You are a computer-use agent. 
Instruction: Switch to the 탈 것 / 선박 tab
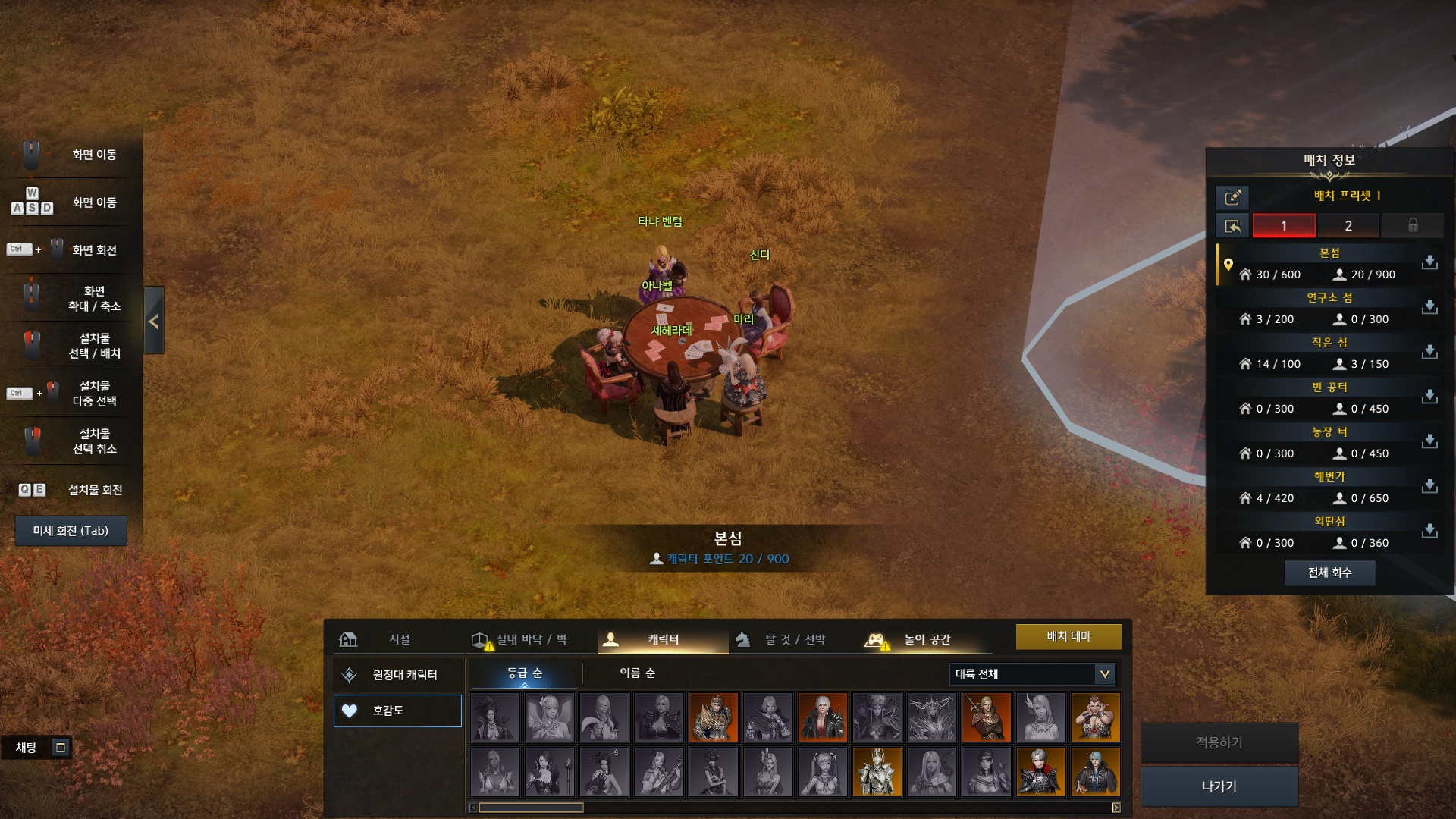point(793,639)
